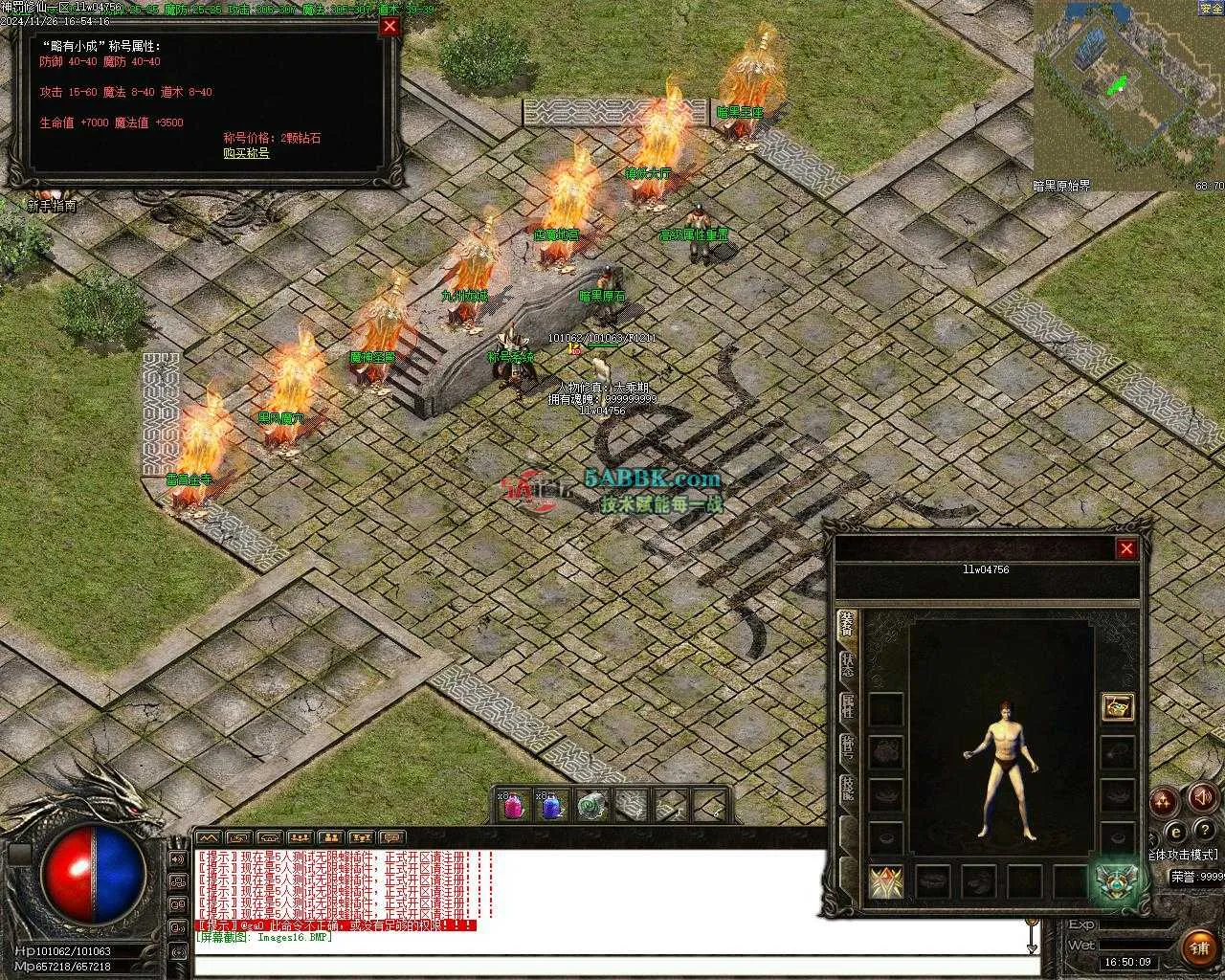
Task: Close the character equipment panel
Action: pos(1126,548)
